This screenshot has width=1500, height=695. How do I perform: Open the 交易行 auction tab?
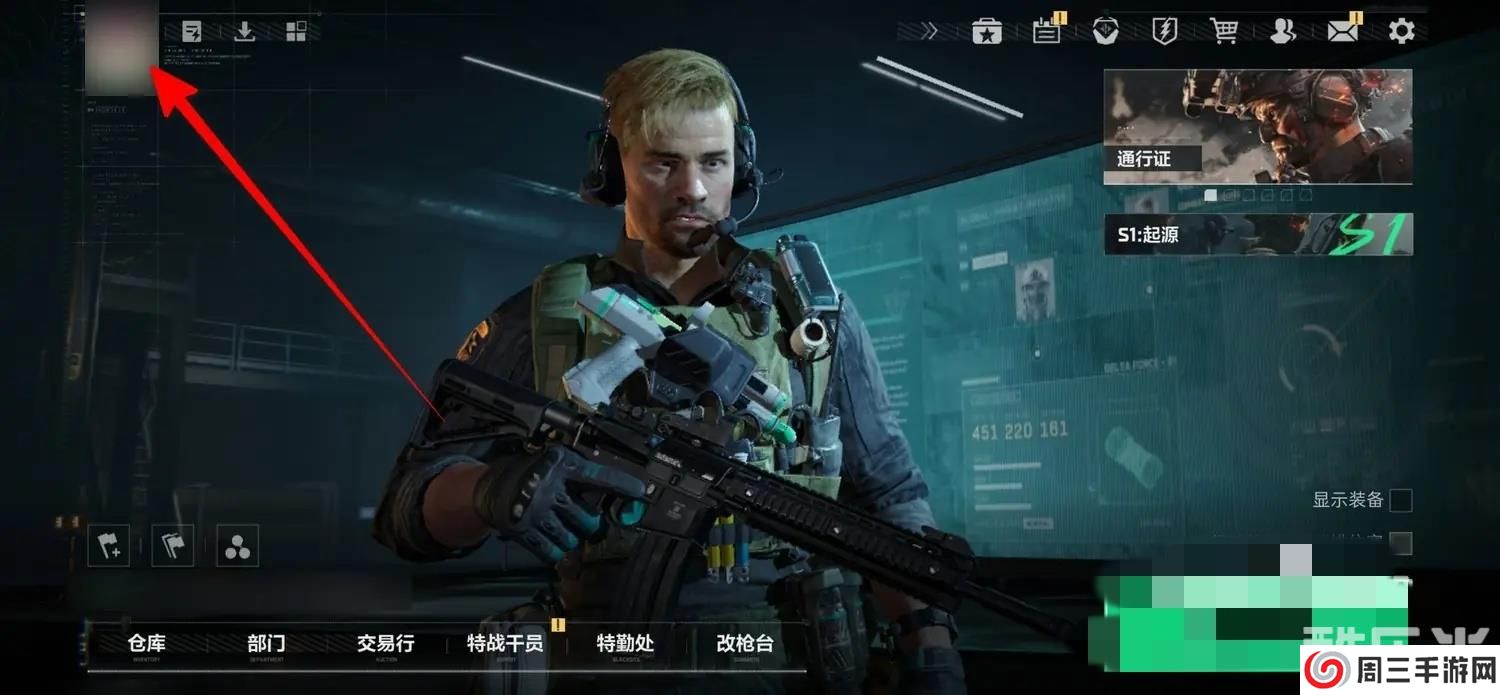[x=385, y=644]
